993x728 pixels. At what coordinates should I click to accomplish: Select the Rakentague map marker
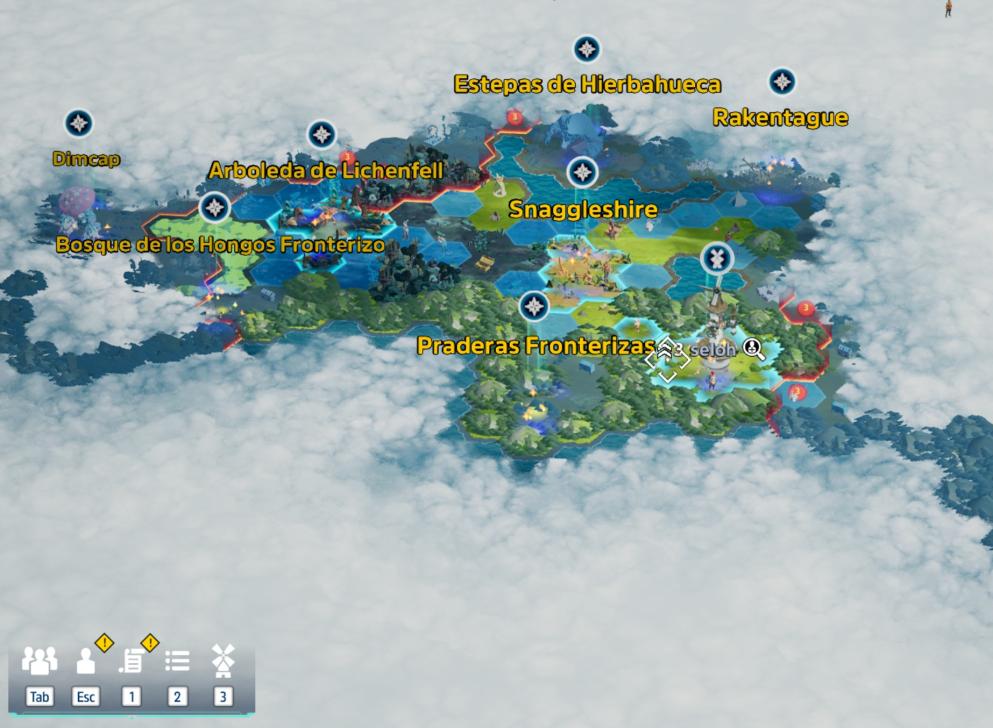[782, 82]
